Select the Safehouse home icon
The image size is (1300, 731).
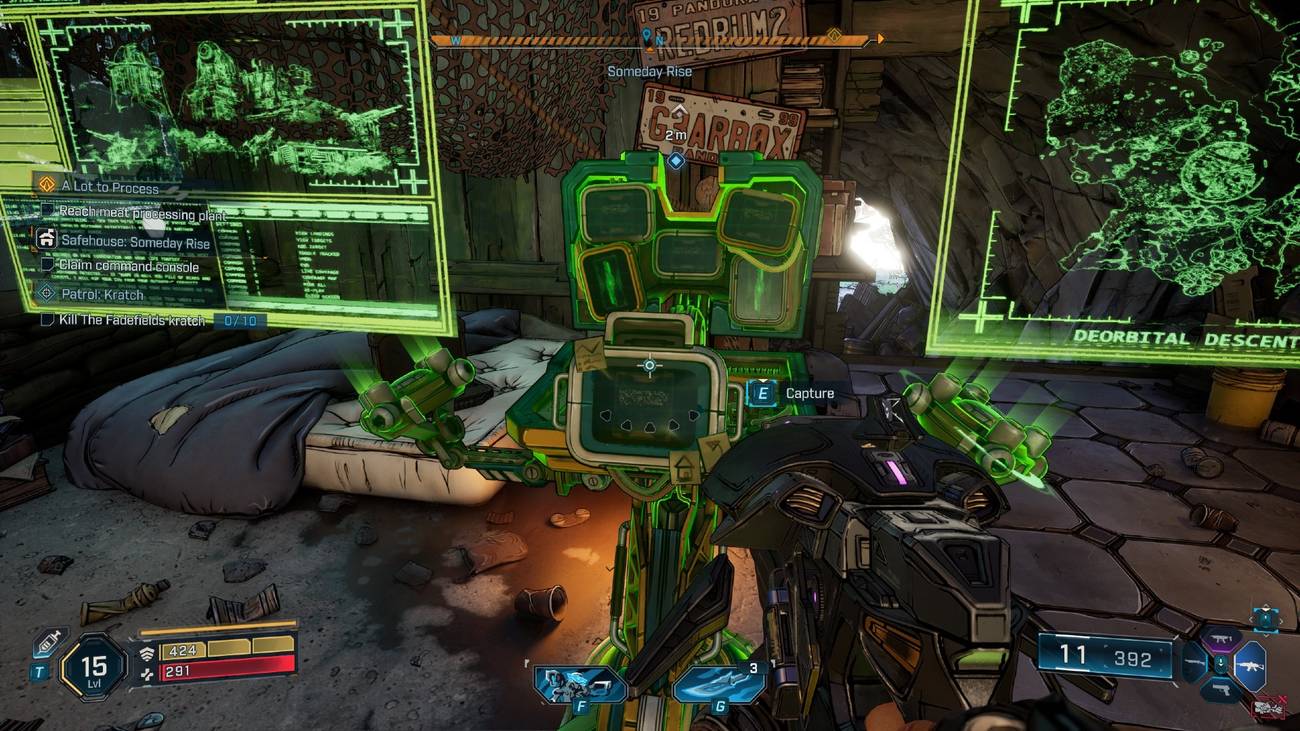[x=46, y=240]
